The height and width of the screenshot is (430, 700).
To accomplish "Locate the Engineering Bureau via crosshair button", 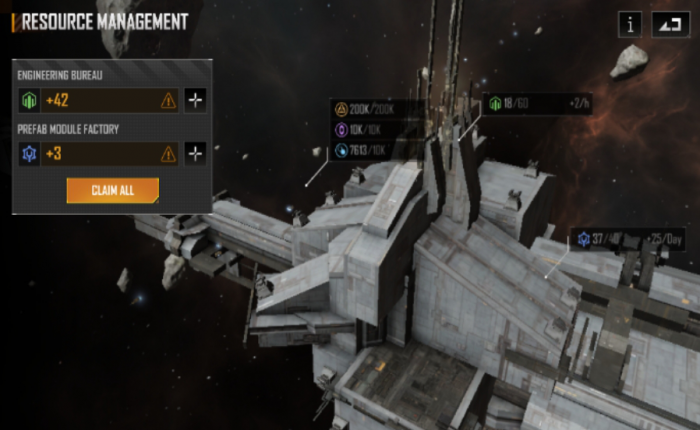I will click(195, 100).
